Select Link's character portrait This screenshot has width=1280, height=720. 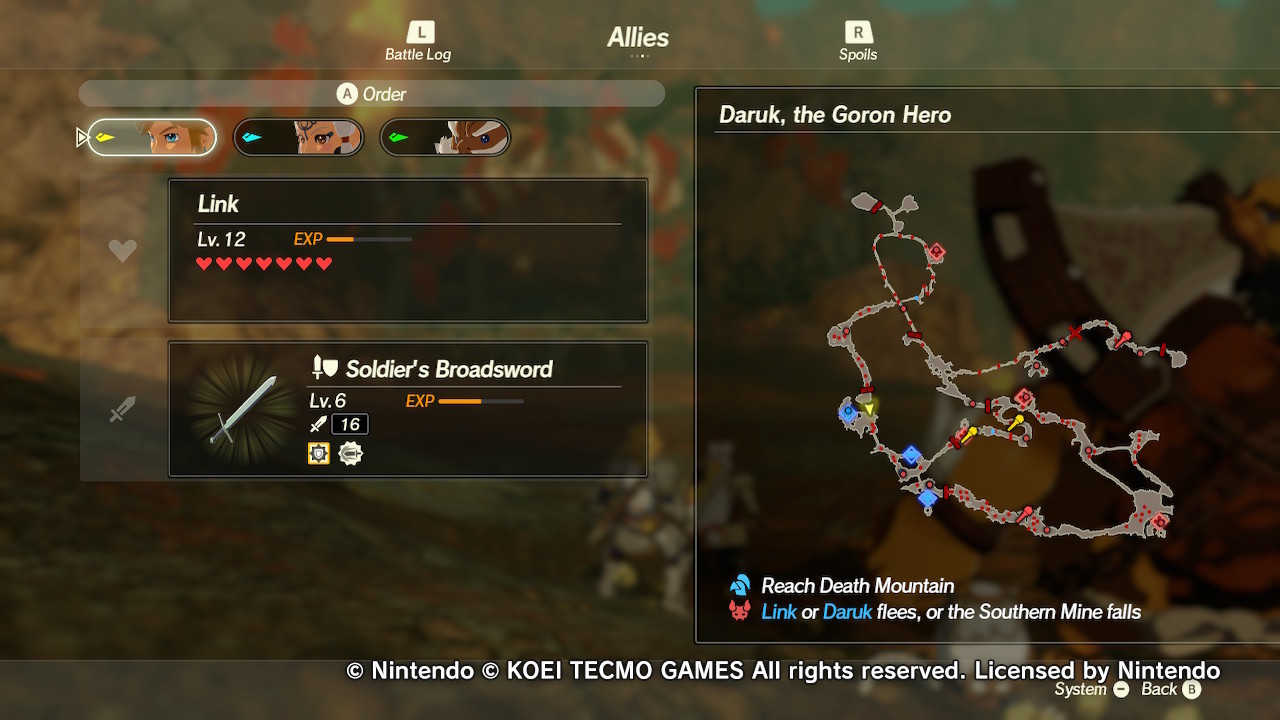tap(151, 137)
